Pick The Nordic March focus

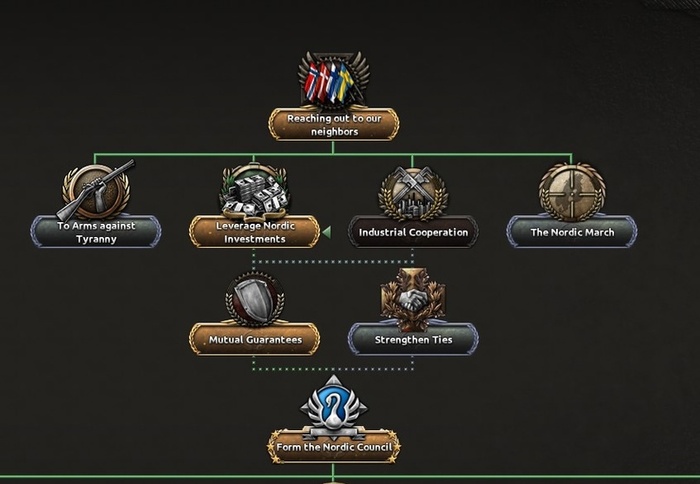tap(571, 232)
